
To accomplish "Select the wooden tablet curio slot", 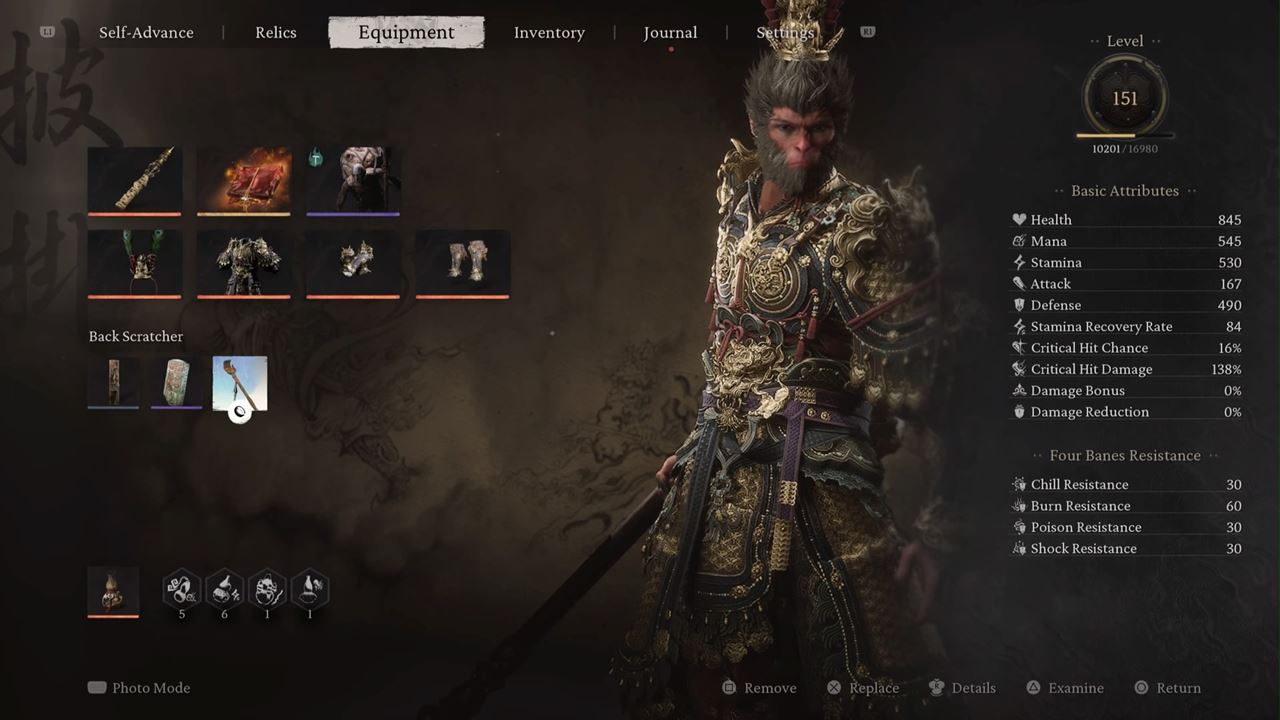I will point(114,382).
